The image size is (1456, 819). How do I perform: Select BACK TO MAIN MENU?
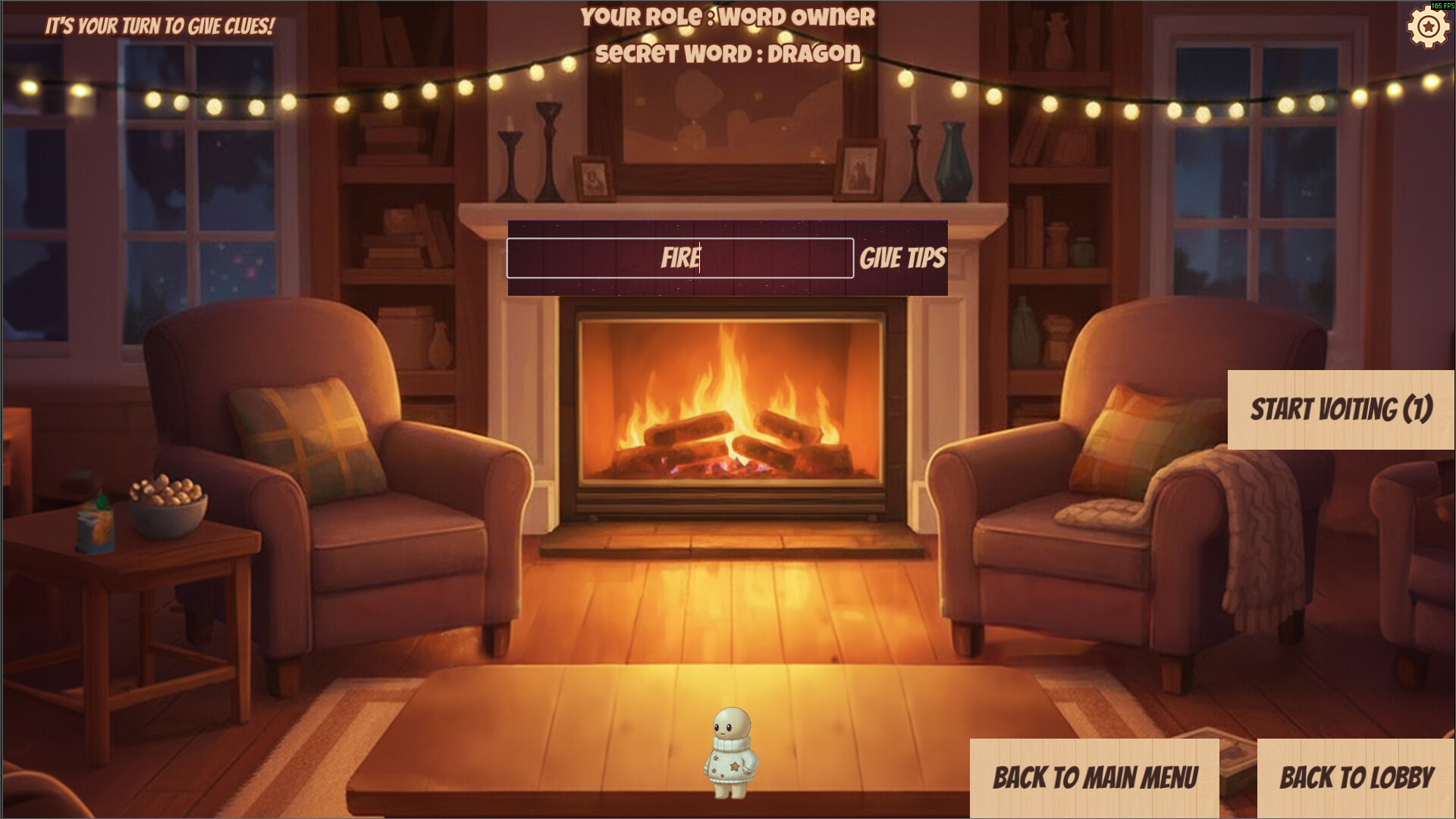pyautogui.click(x=1095, y=778)
